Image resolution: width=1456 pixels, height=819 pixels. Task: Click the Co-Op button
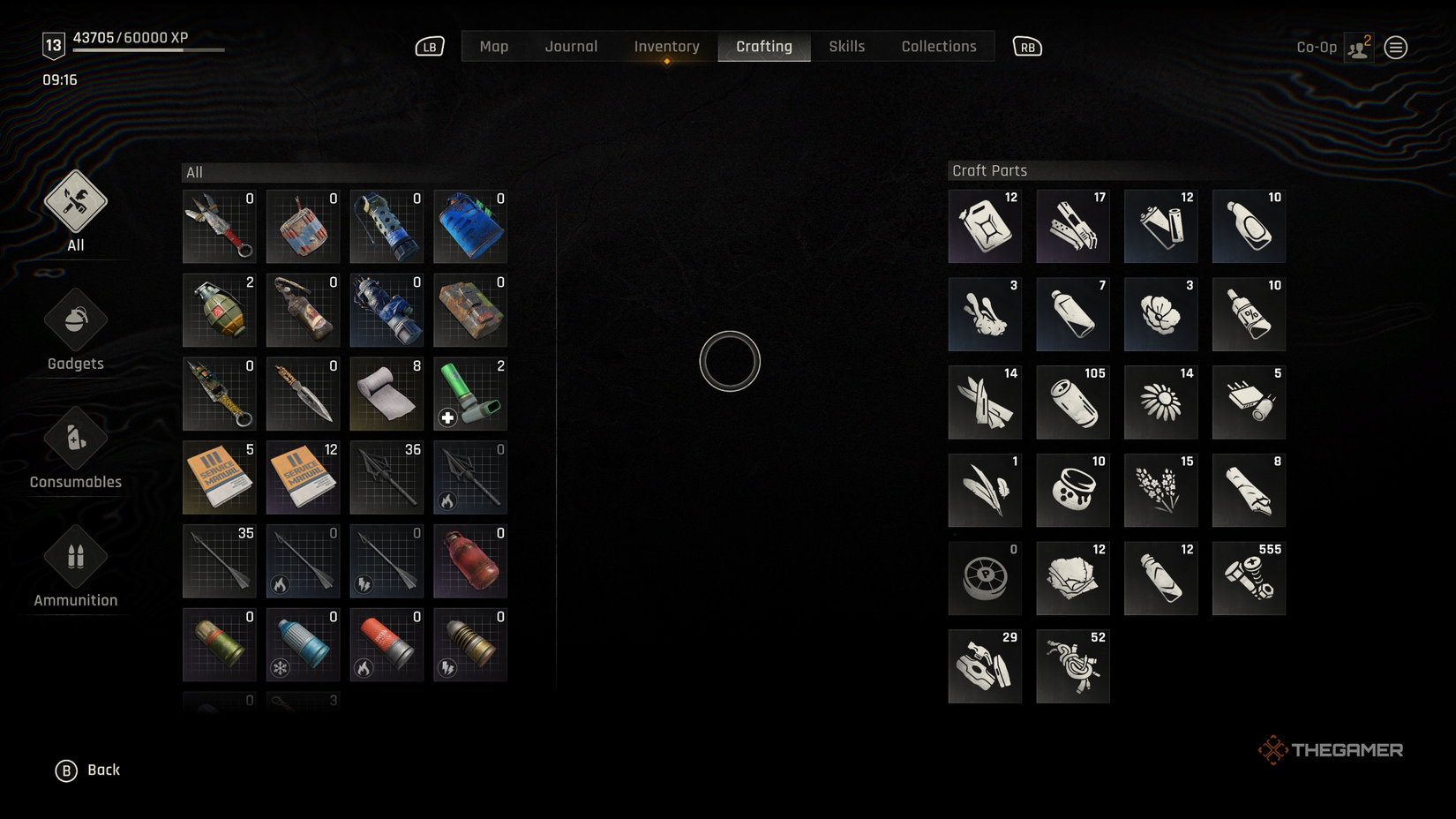tap(1317, 47)
